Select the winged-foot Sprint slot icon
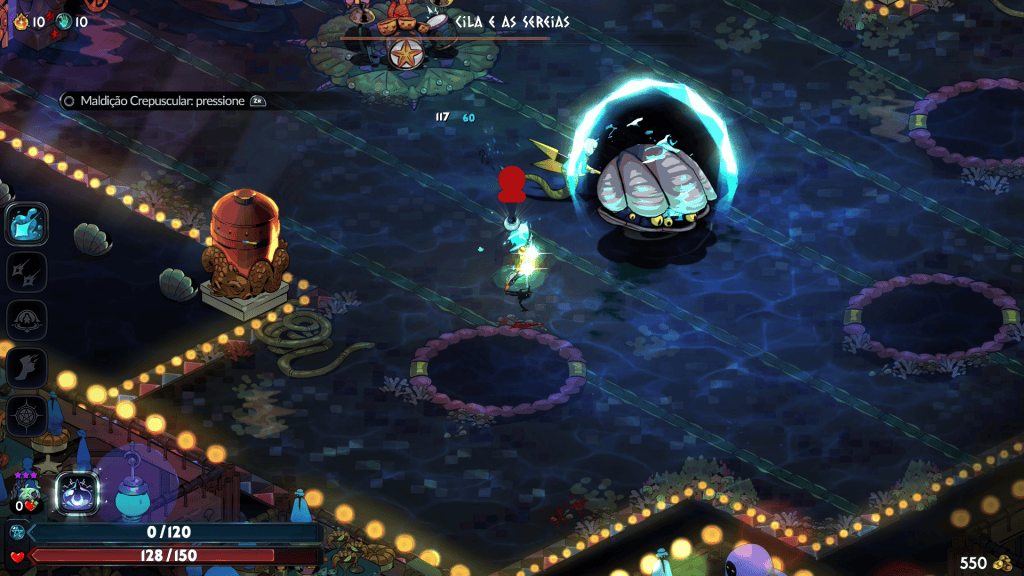Screen dimensions: 1024x576 coord(24,367)
